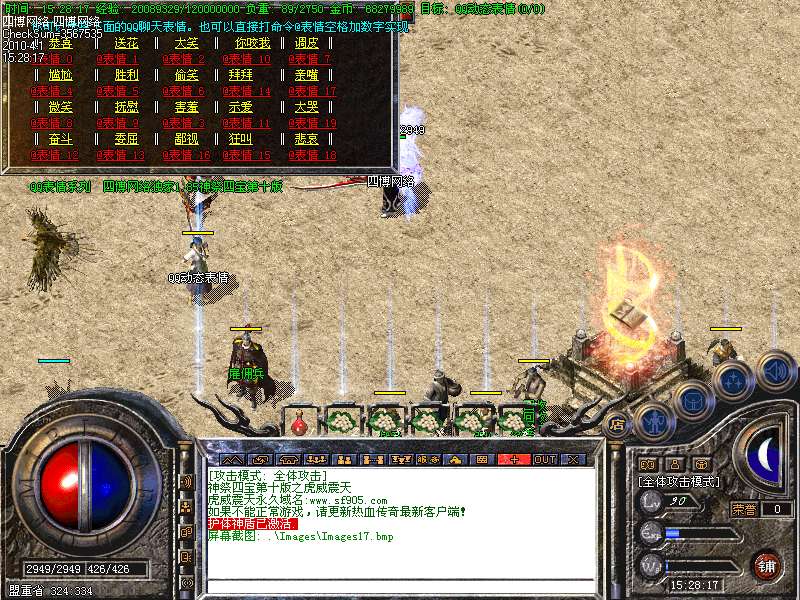Image resolution: width=800 pixels, height=600 pixels.
Task: Open the red 铺 stall button
Action: (767, 565)
